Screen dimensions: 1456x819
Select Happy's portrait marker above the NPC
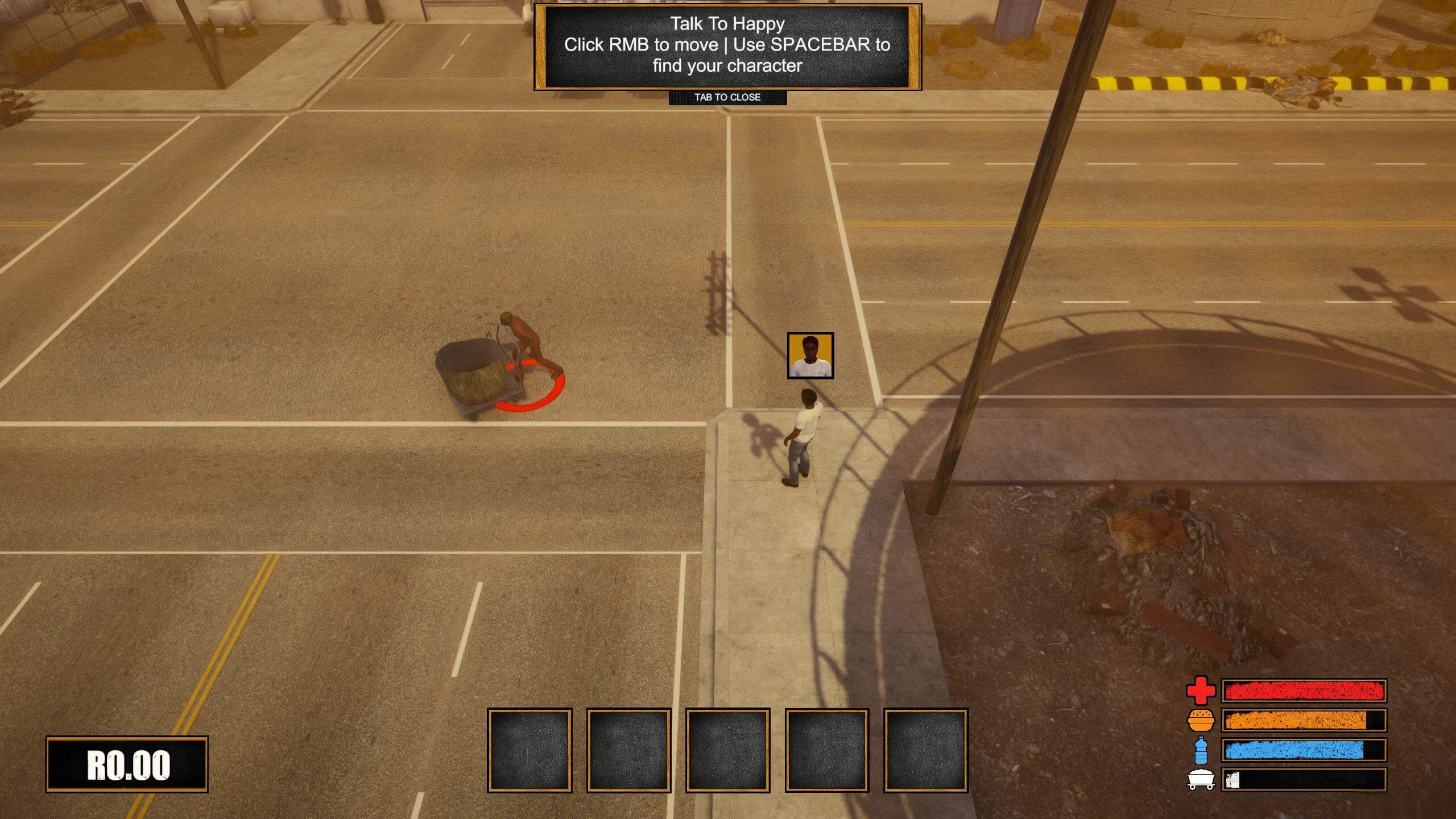(810, 355)
